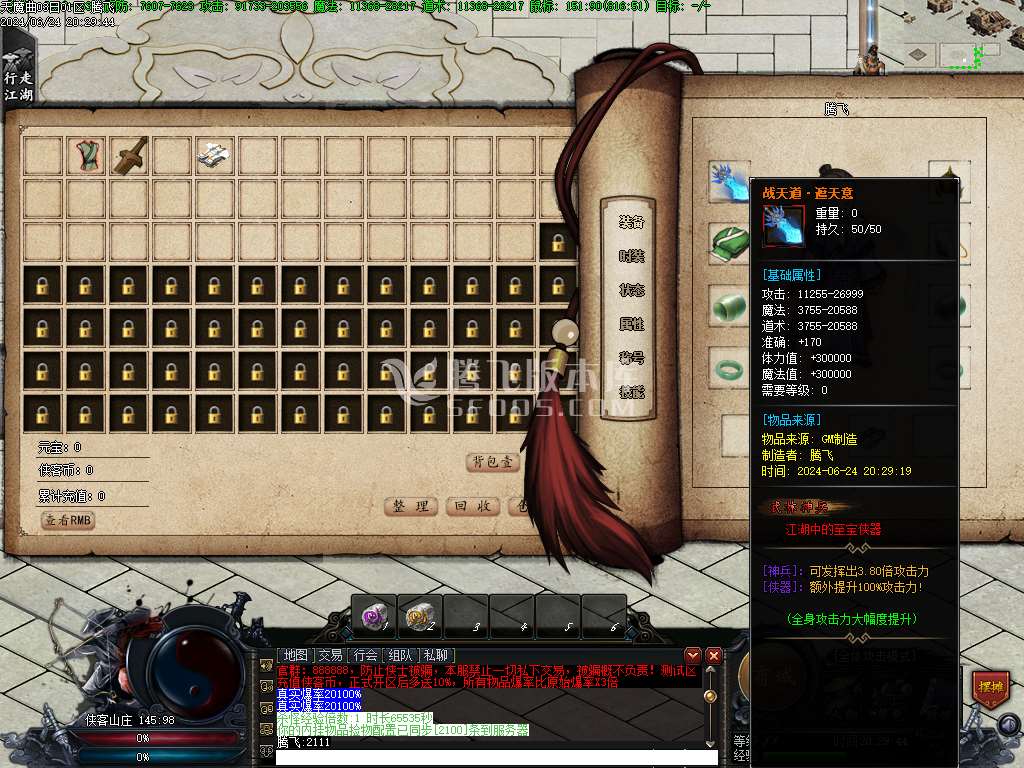The width and height of the screenshot is (1024, 768).
Task: Pick the white scroll item in the bag
Action: [215, 155]
